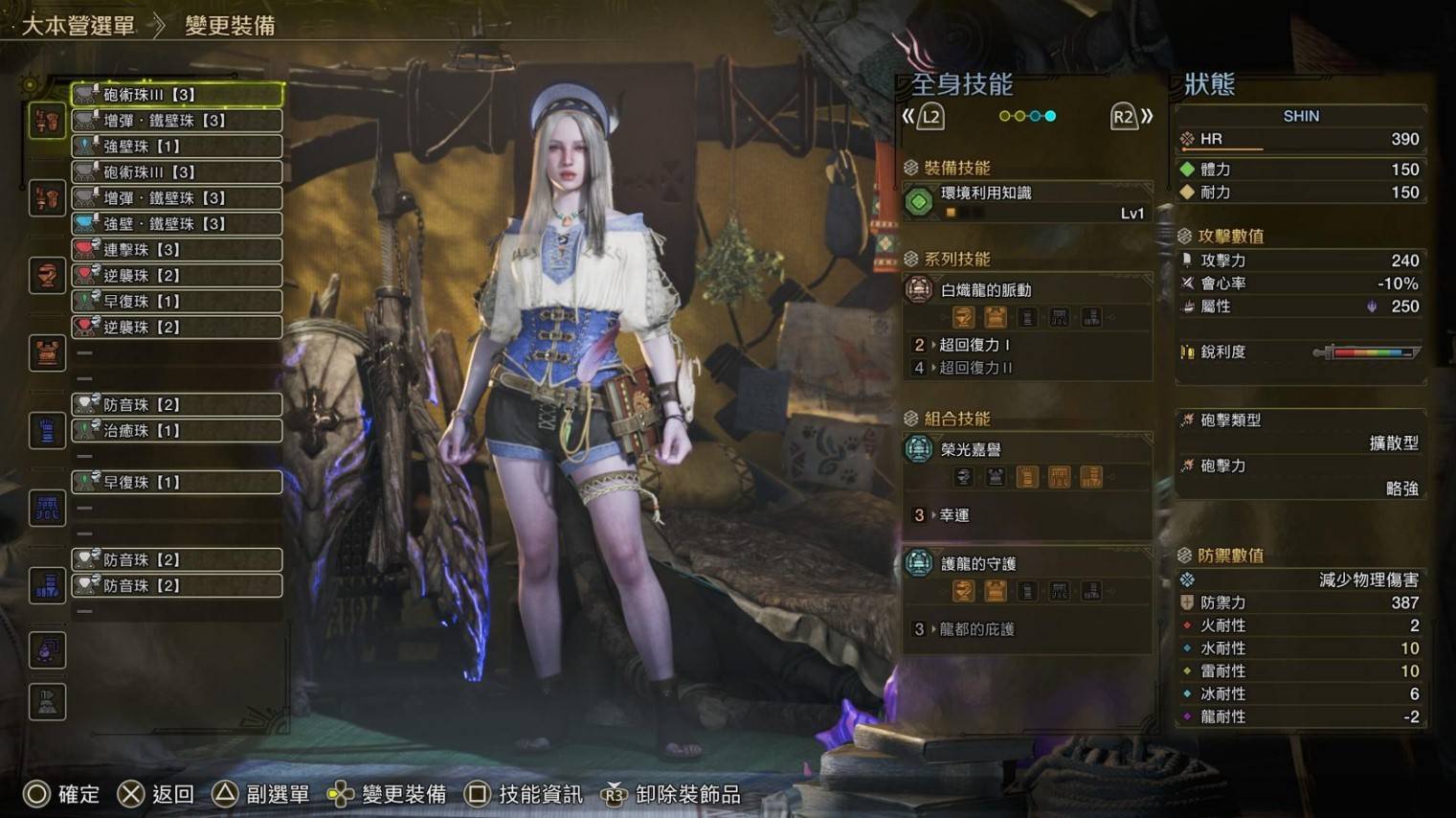This screenshot has width=1456, height=818.
Task: Choose the 強壁・鐵壁珠【3】 decoration
Action: click(x=177, y=224)
